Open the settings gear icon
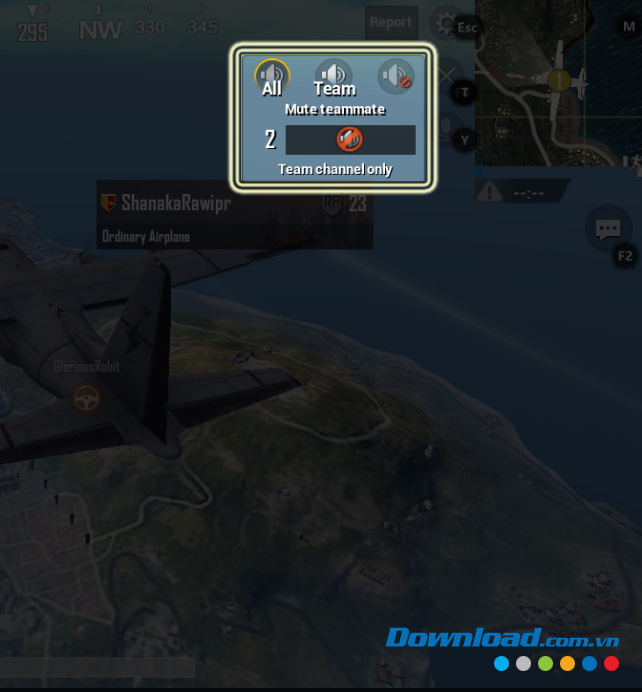This screenshot has height=692, width=642. click(x=442, y=23)
